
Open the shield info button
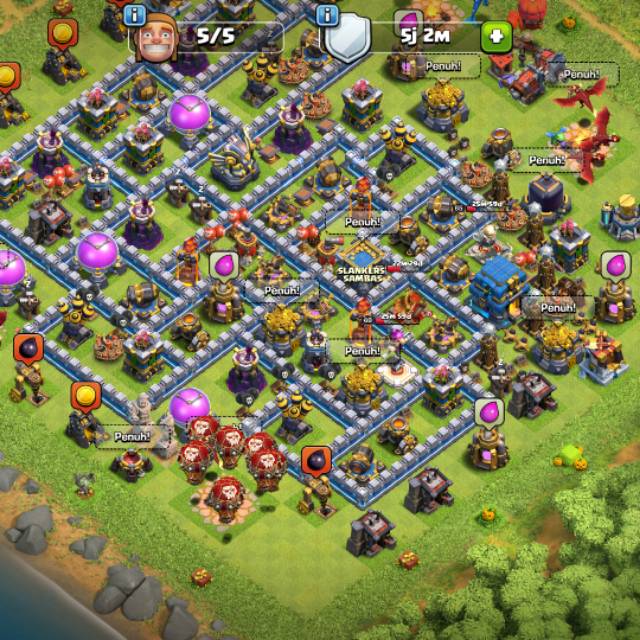pyautogui.click(x=326, y=16)
